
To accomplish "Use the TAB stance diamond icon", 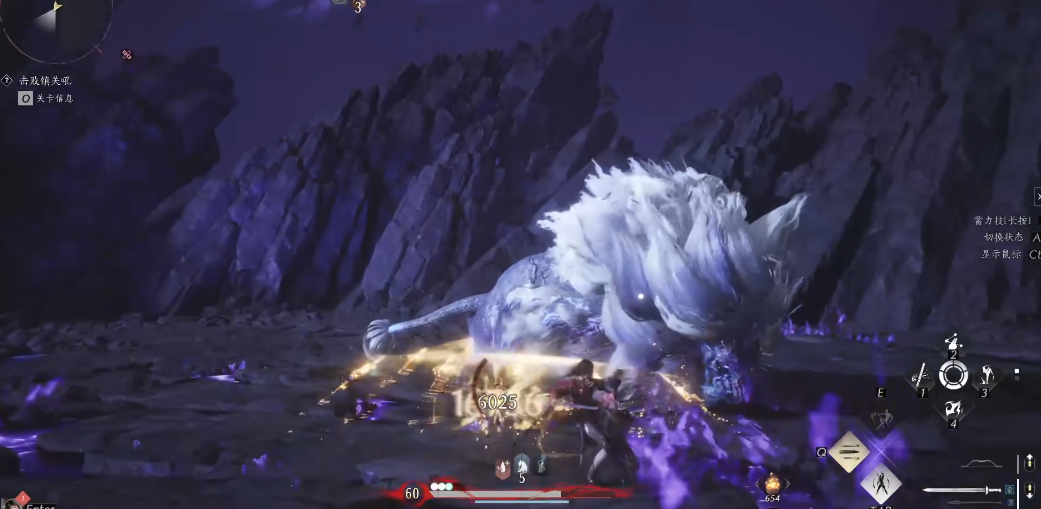I will pos(881,483).
